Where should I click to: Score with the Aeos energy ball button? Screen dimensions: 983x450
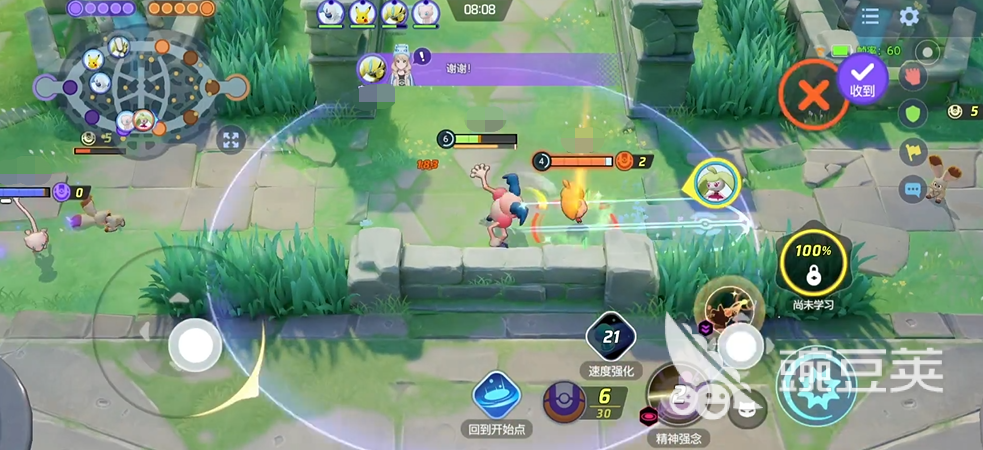click(x=567, y=401)
